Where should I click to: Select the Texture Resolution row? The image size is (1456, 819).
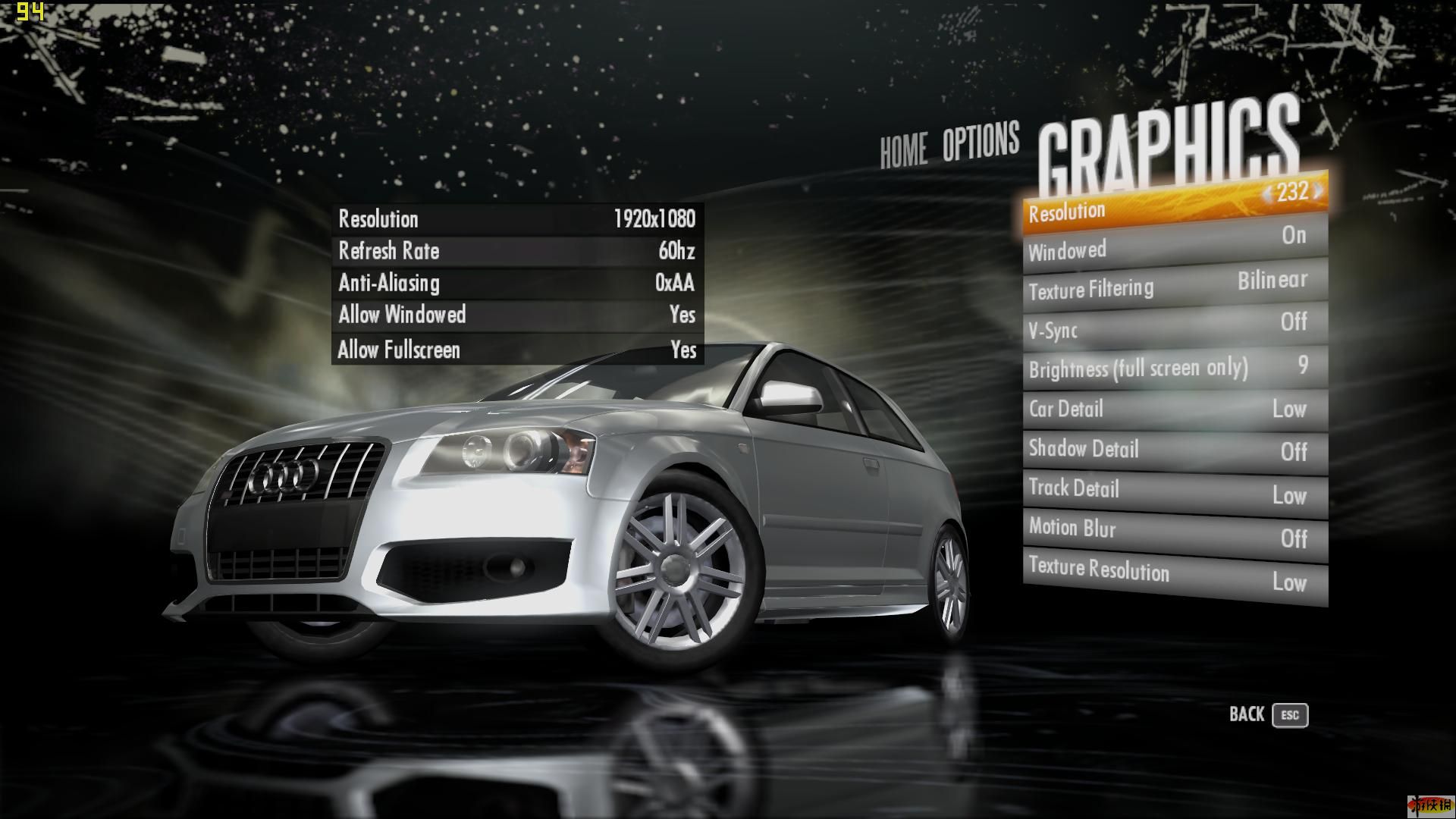coord(1174,576)
